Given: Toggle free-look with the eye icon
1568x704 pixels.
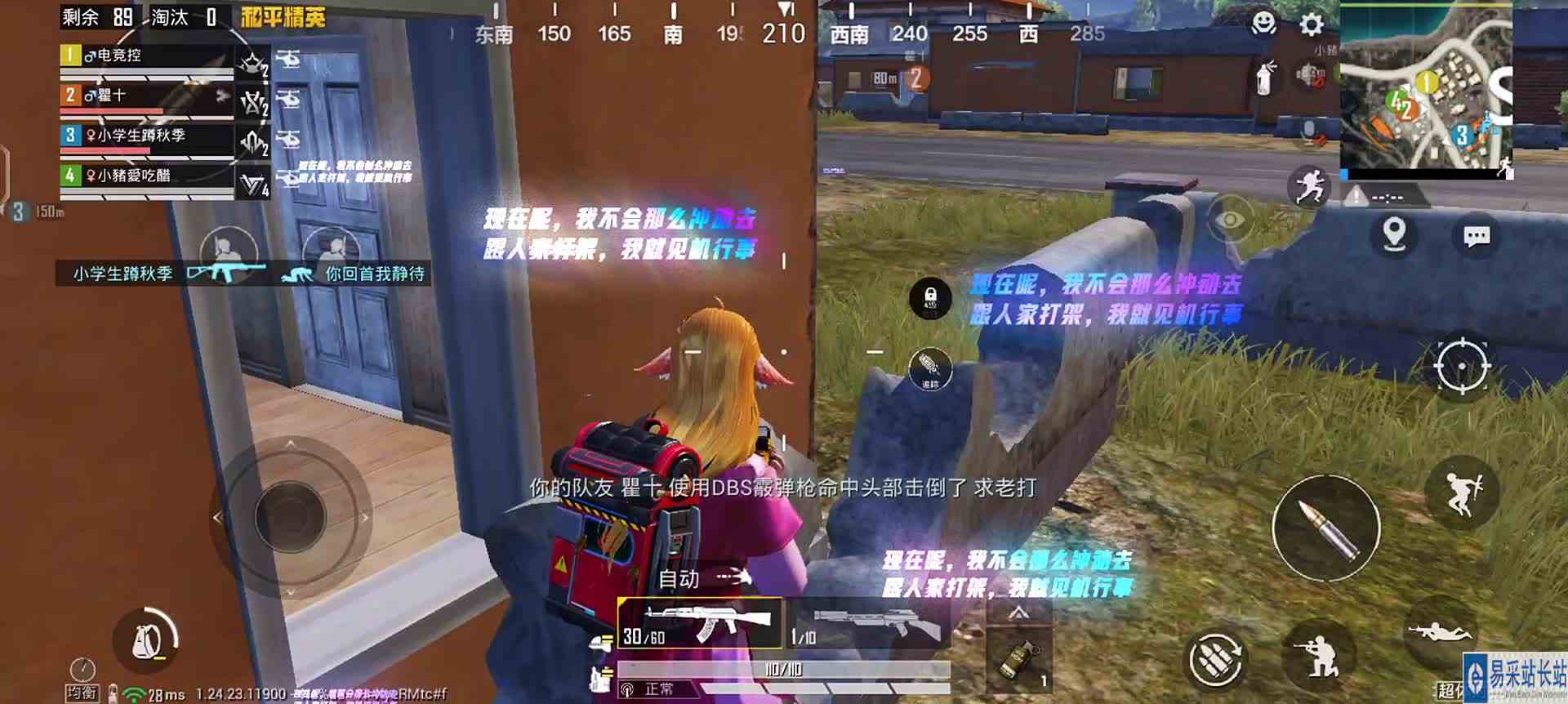Looking at the screenshot, I should [1231, 220].
